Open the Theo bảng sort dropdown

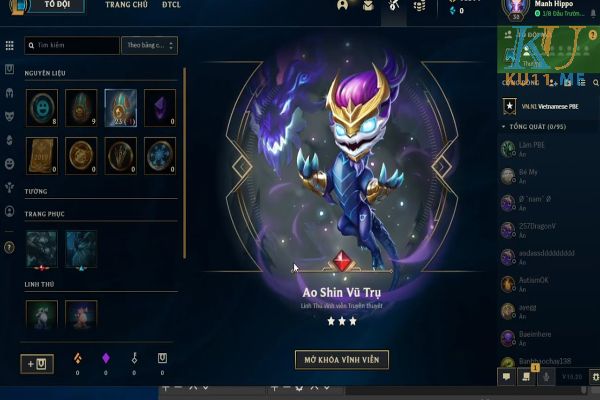pos(150,46)
